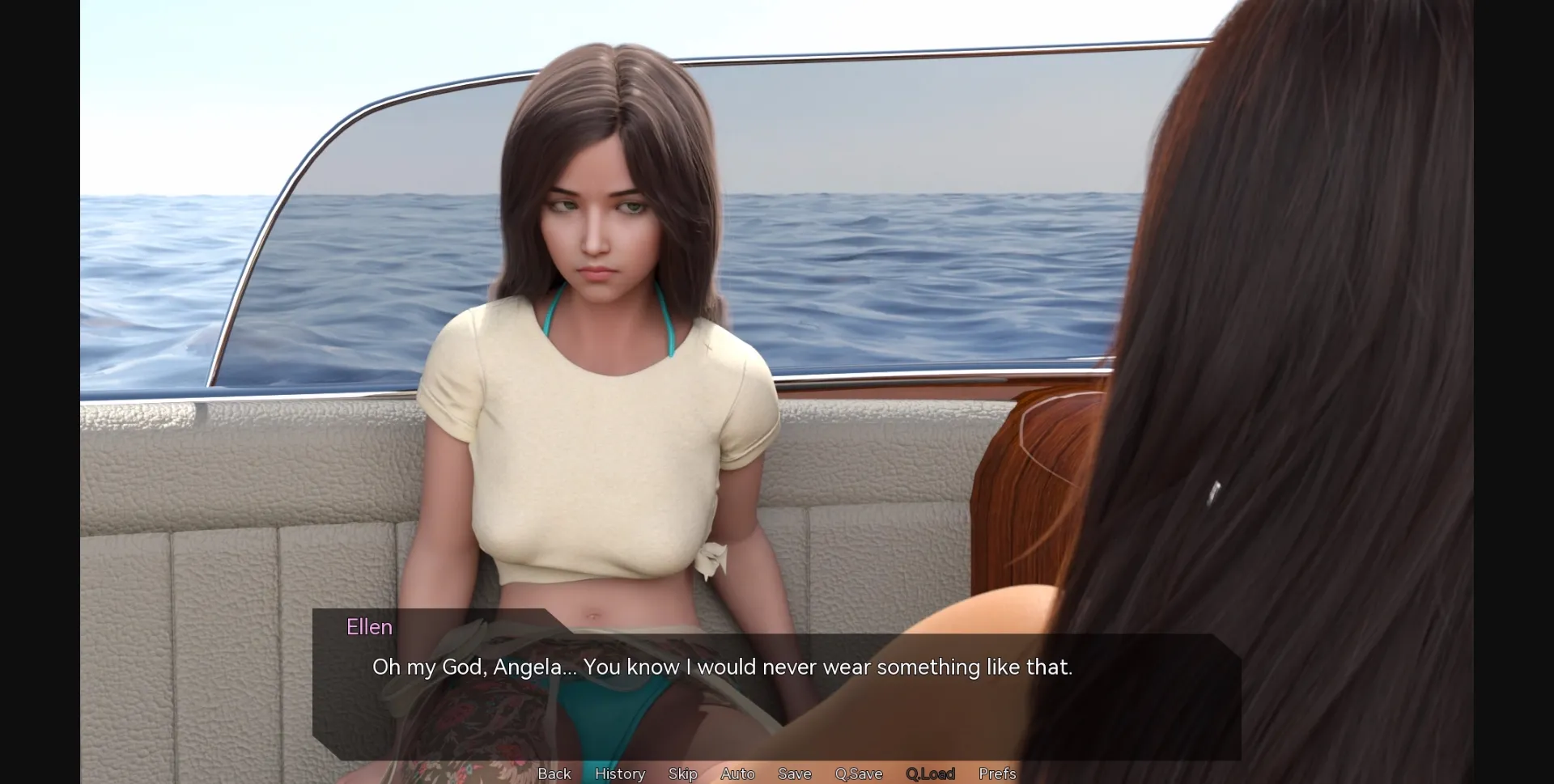Quick-save progress with Q.Save
The width and height of the screenshot is (1554, 784).
[x=859, y=773]
